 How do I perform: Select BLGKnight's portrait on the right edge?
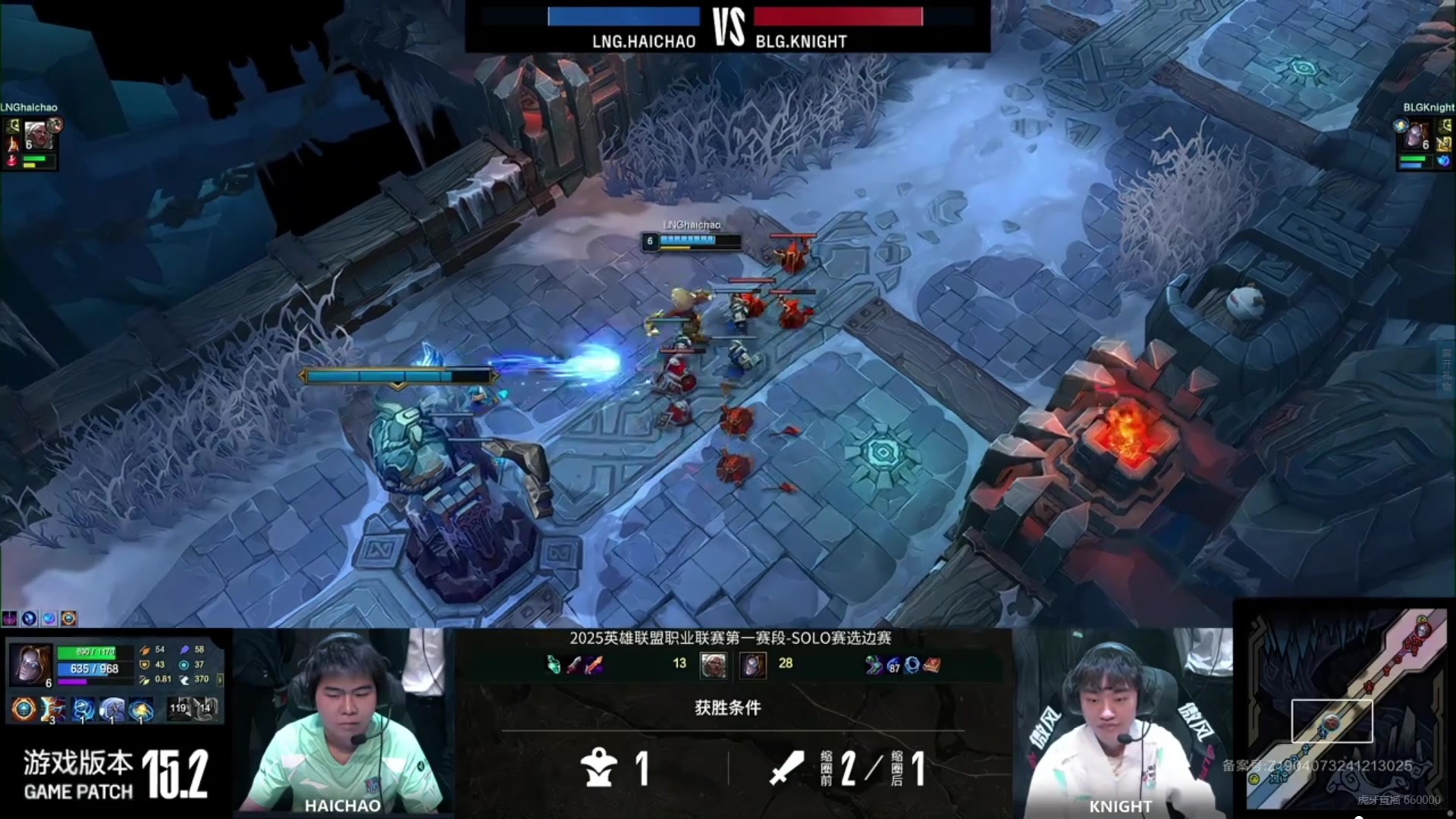pyautogui.click(x=1417, y=136)
